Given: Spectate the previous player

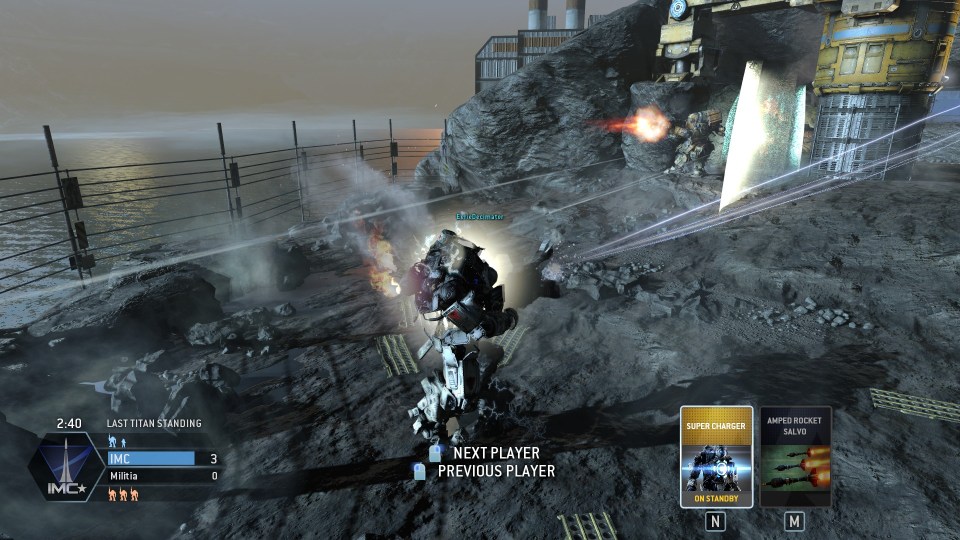Looking at the screenshot, I should [495, 471].
